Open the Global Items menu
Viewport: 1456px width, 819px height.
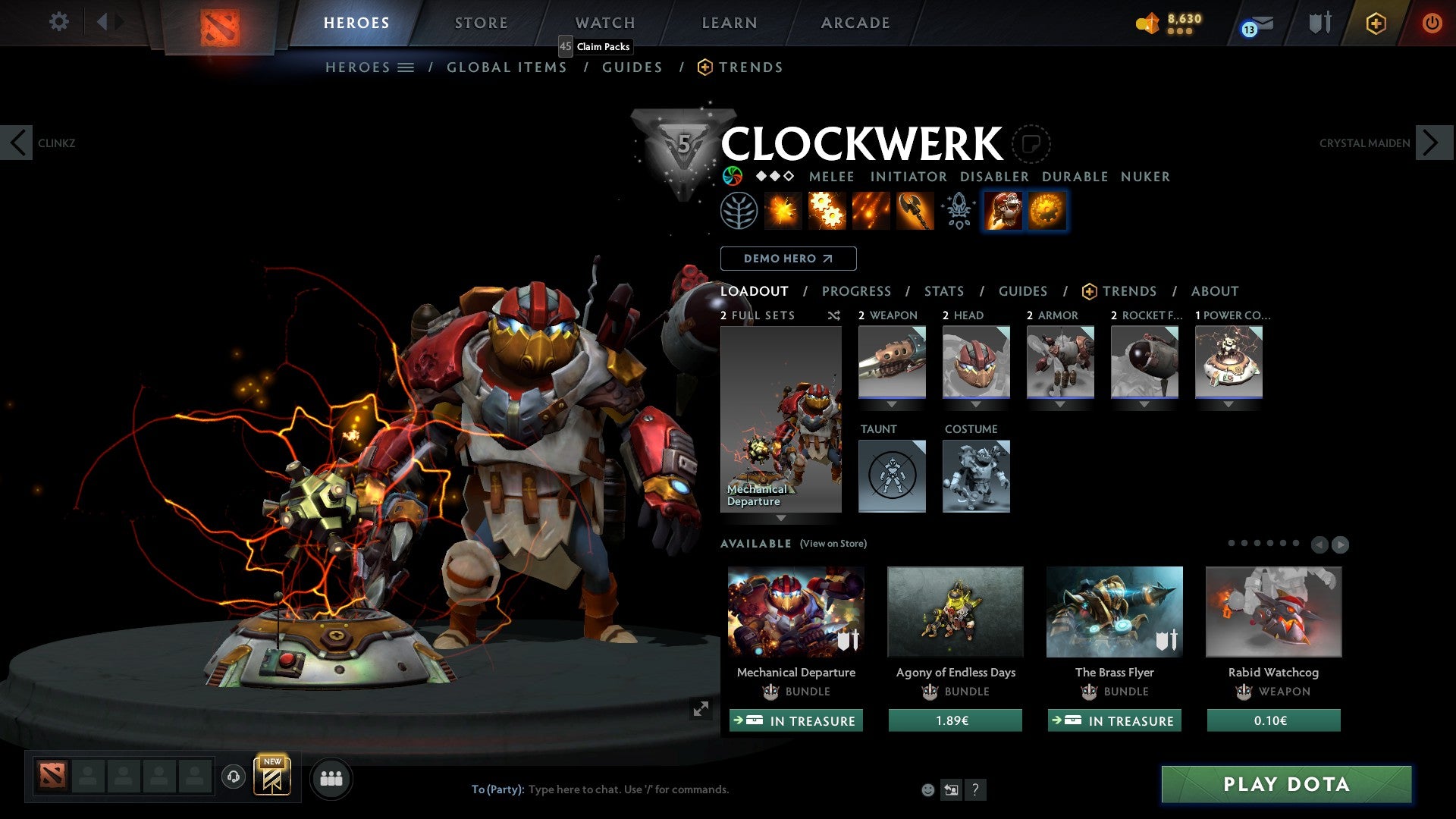507,67
